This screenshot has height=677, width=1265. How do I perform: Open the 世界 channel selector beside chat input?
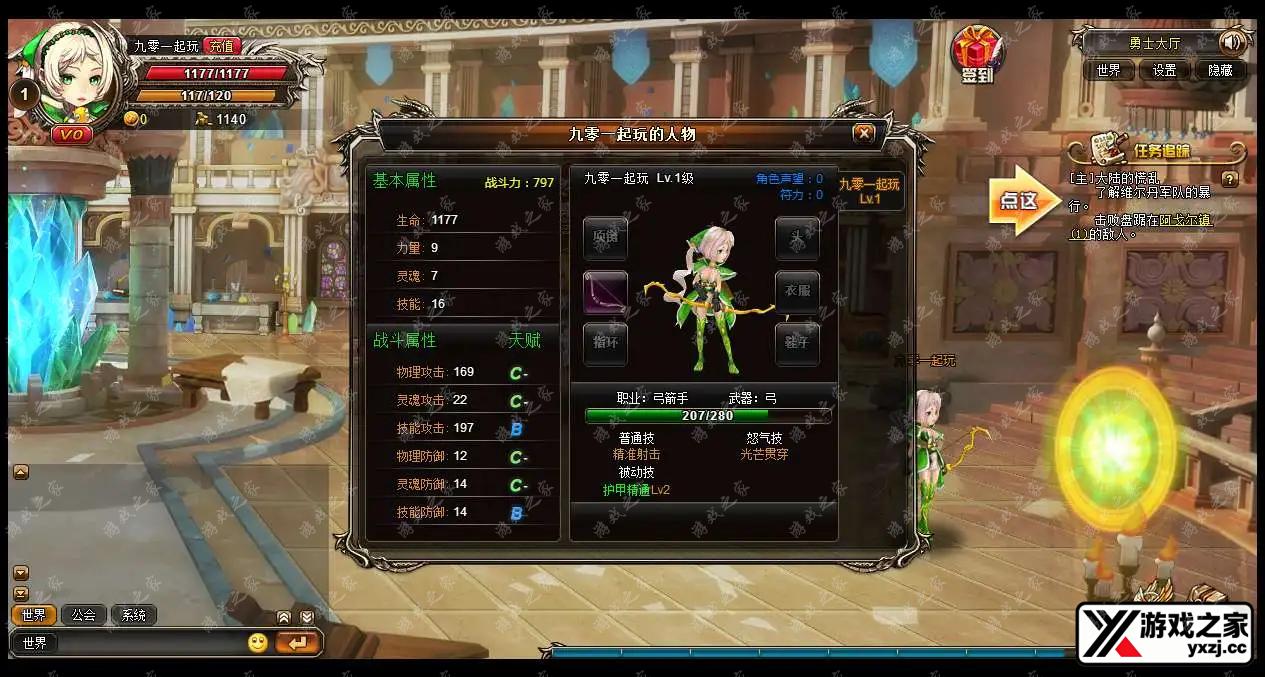coord(35,643)
